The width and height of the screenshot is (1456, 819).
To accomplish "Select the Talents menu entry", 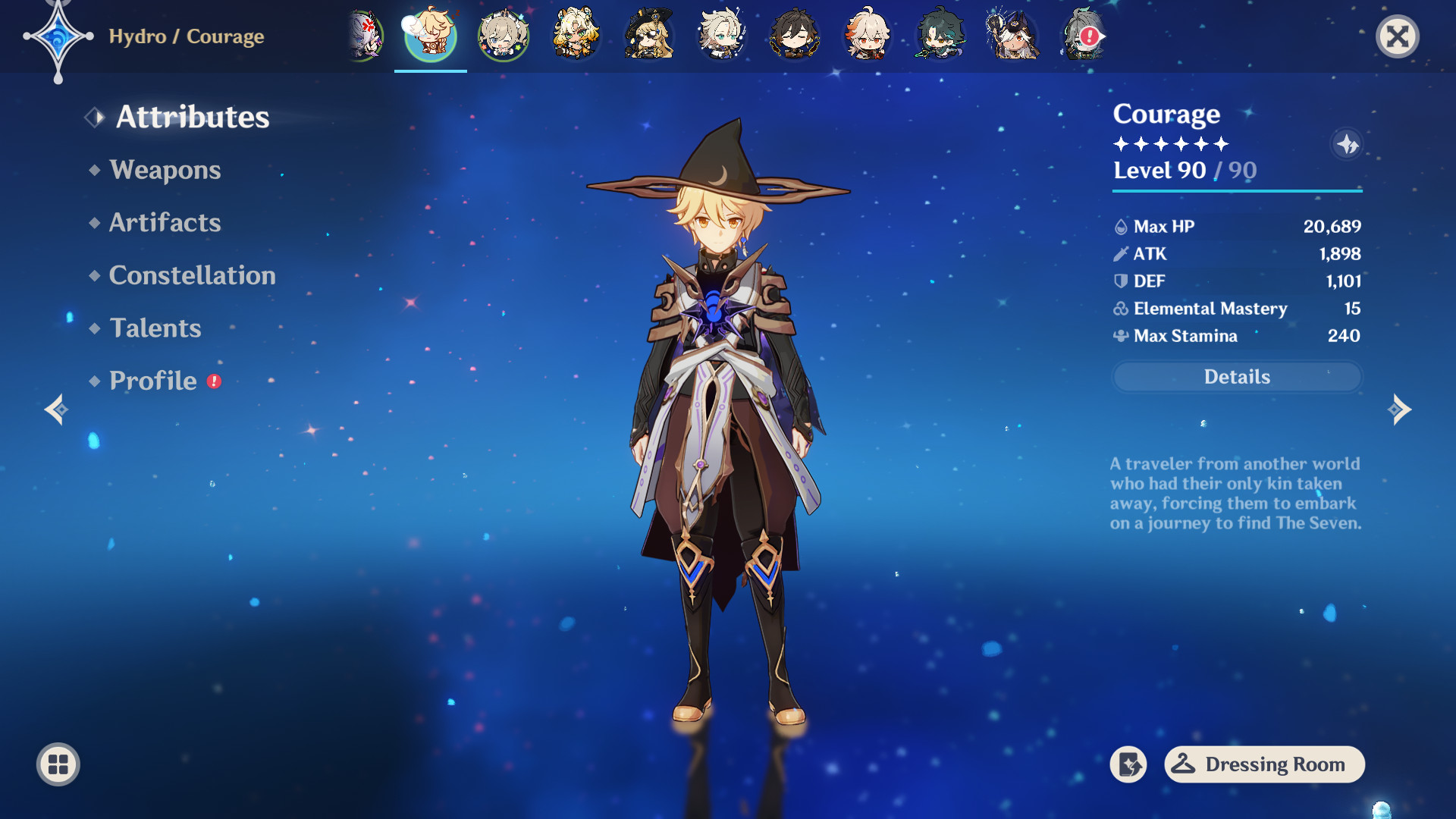I will pos(155,328).
